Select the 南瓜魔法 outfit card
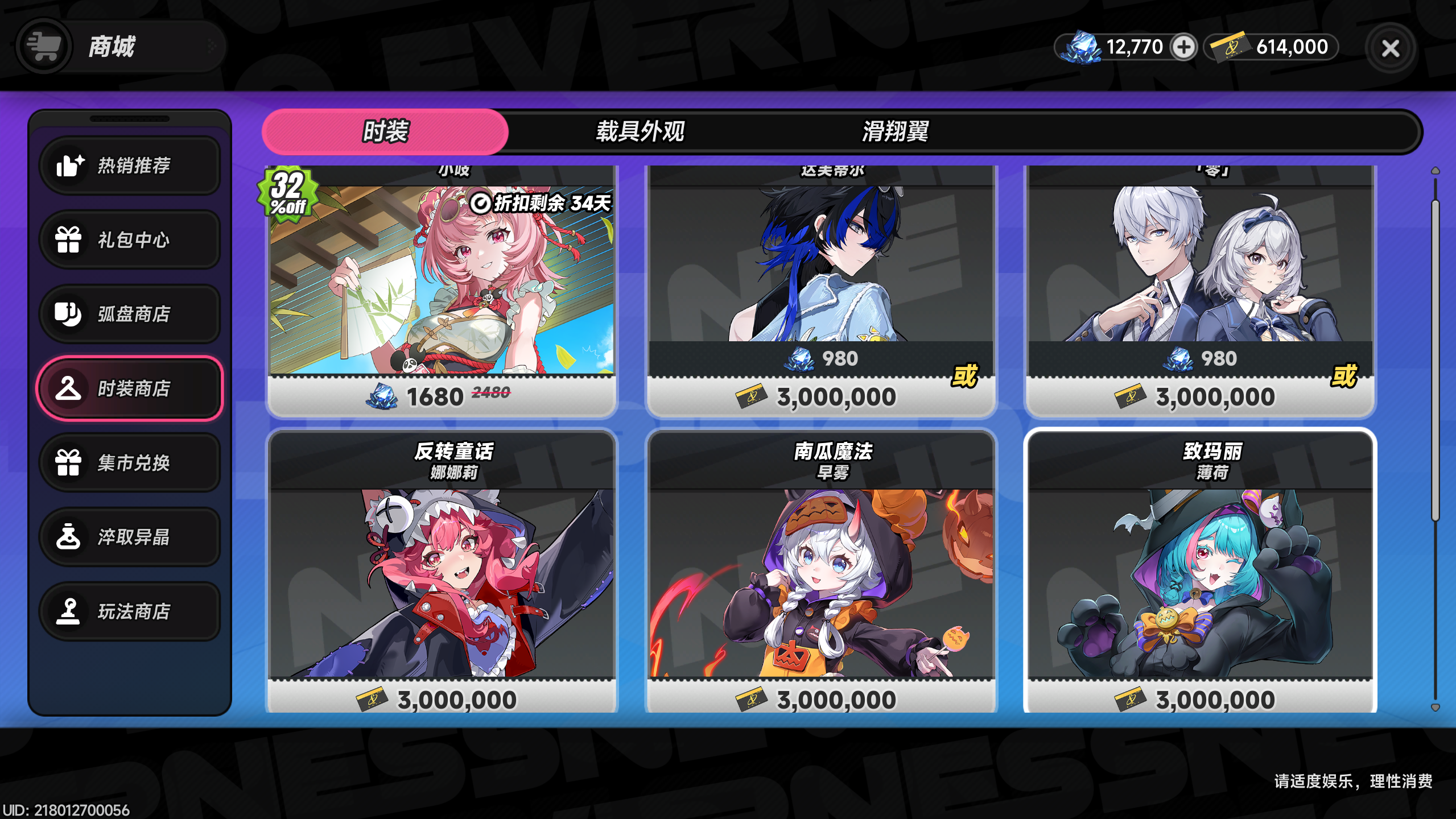Viewport: 1456px width, 819px height. 821,574
